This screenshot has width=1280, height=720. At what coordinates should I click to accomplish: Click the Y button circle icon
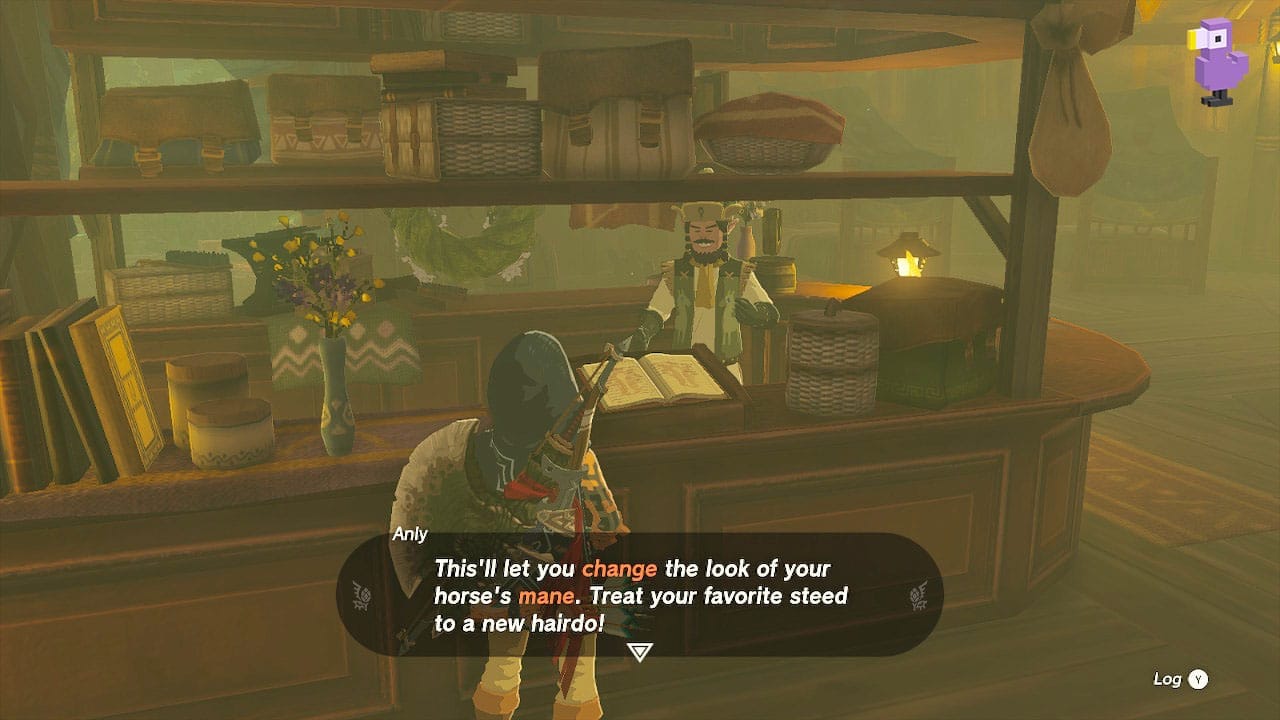pyautogui.click(x=1196, y=678)
